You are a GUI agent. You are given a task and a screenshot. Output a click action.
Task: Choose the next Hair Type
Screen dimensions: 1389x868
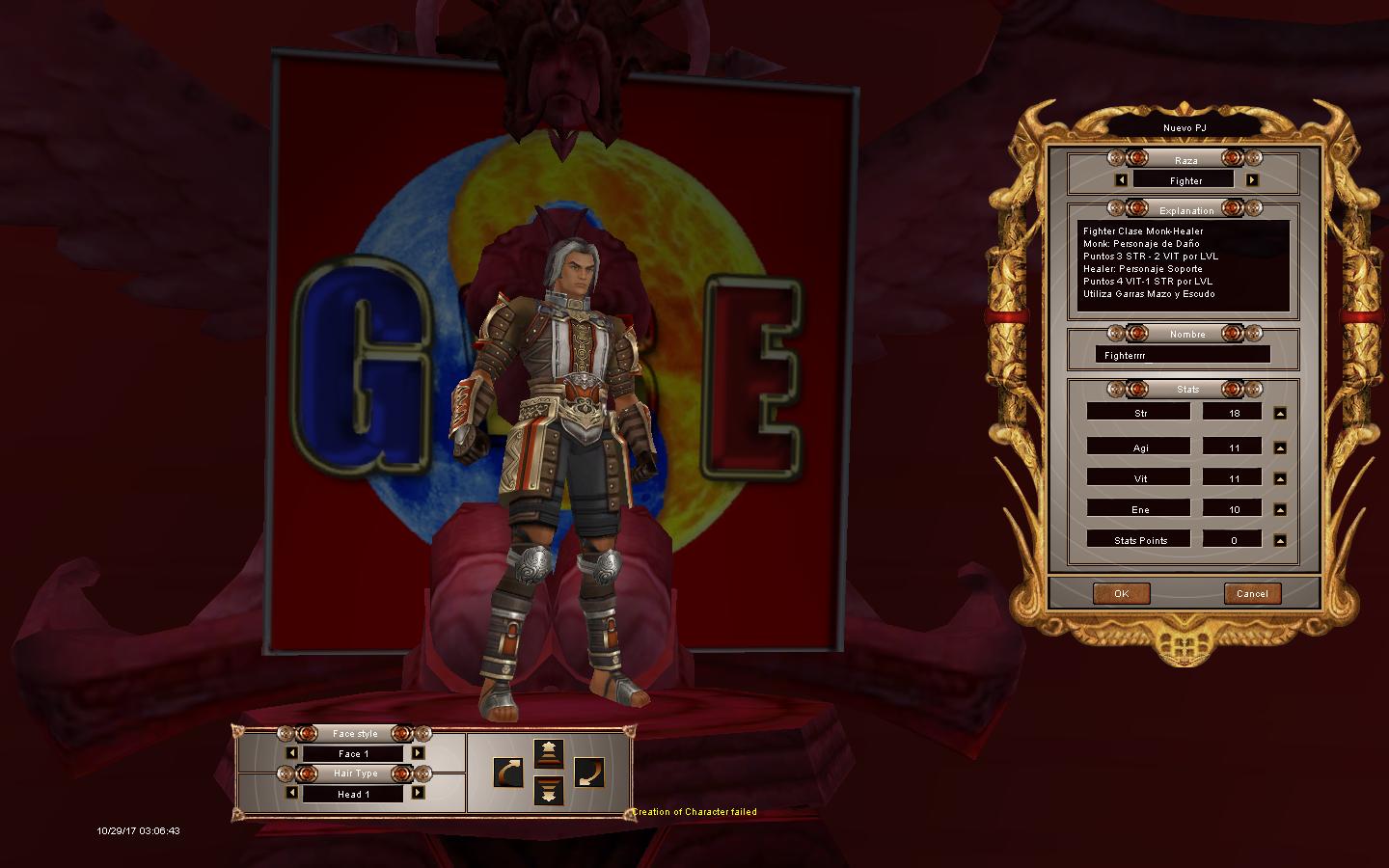pyautogui.click(x=418, y=794)
